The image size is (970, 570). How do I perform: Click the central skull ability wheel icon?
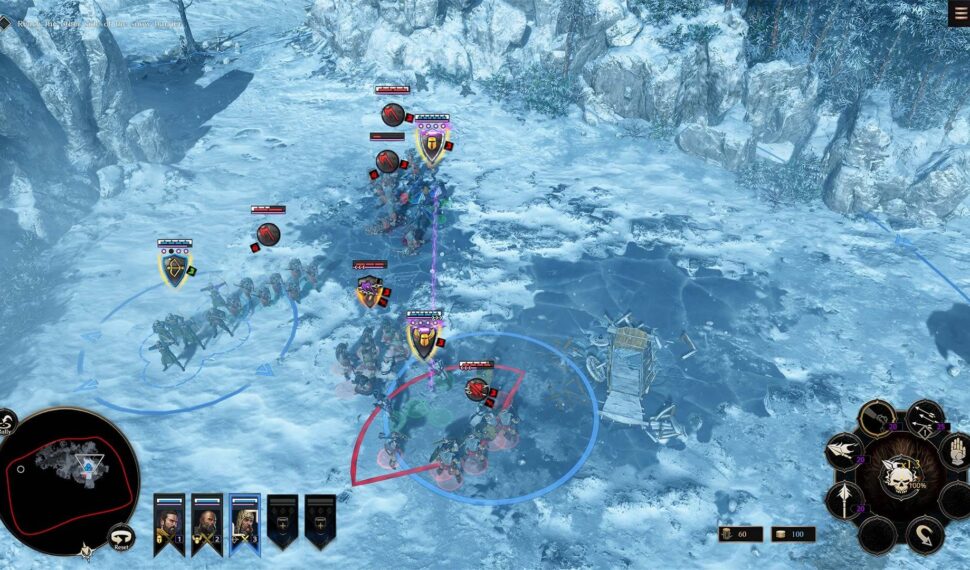(898, 478)
